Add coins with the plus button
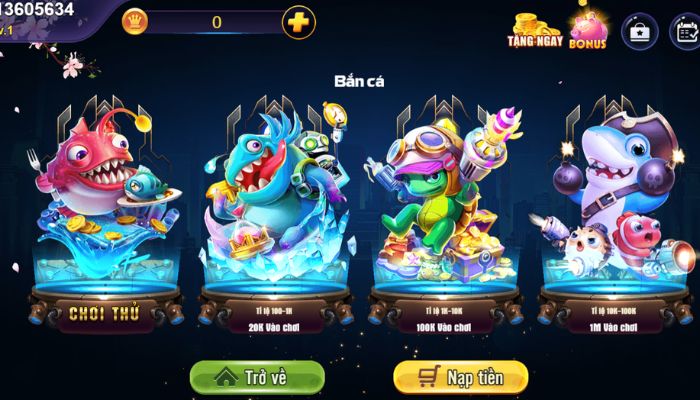Image resolution: width=700 pixels, height=400 pixels. (298, 22)
